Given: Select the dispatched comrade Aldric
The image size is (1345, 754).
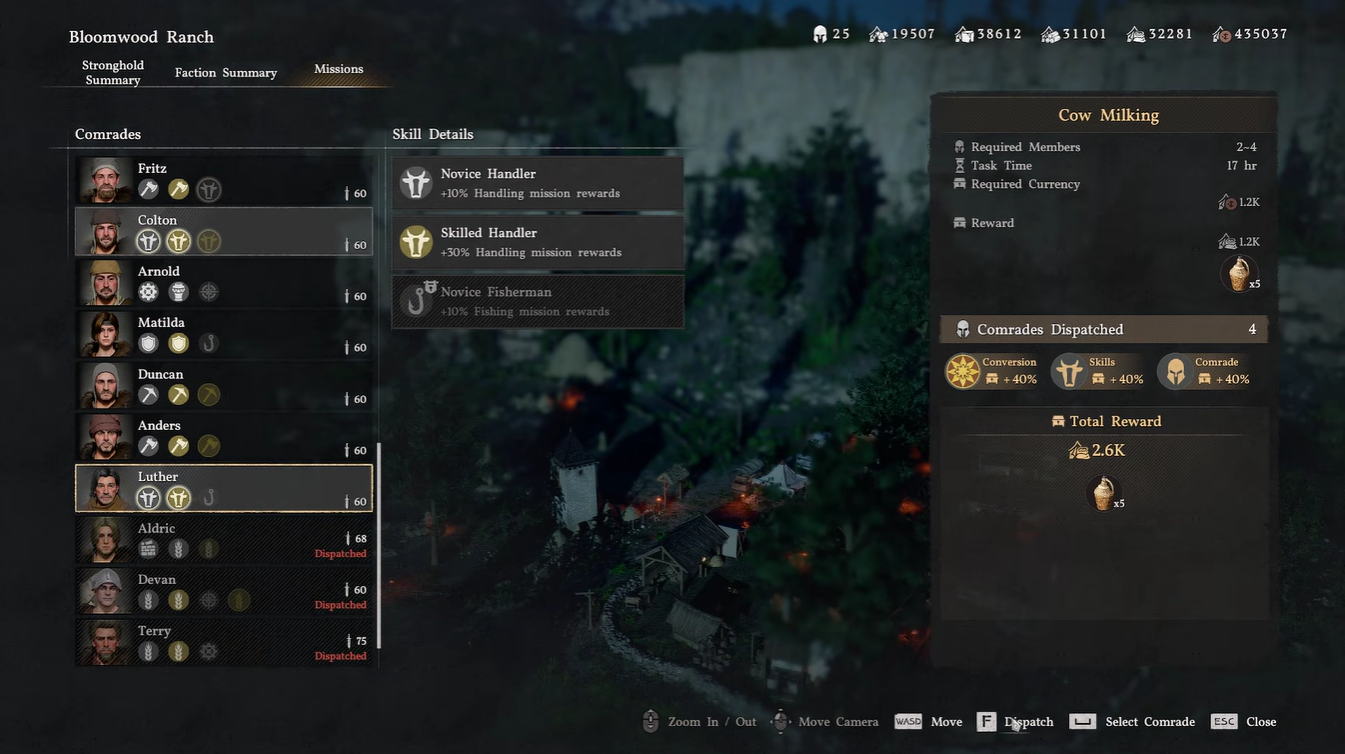Looking at the screenshot, I should (x=224, y=540).
